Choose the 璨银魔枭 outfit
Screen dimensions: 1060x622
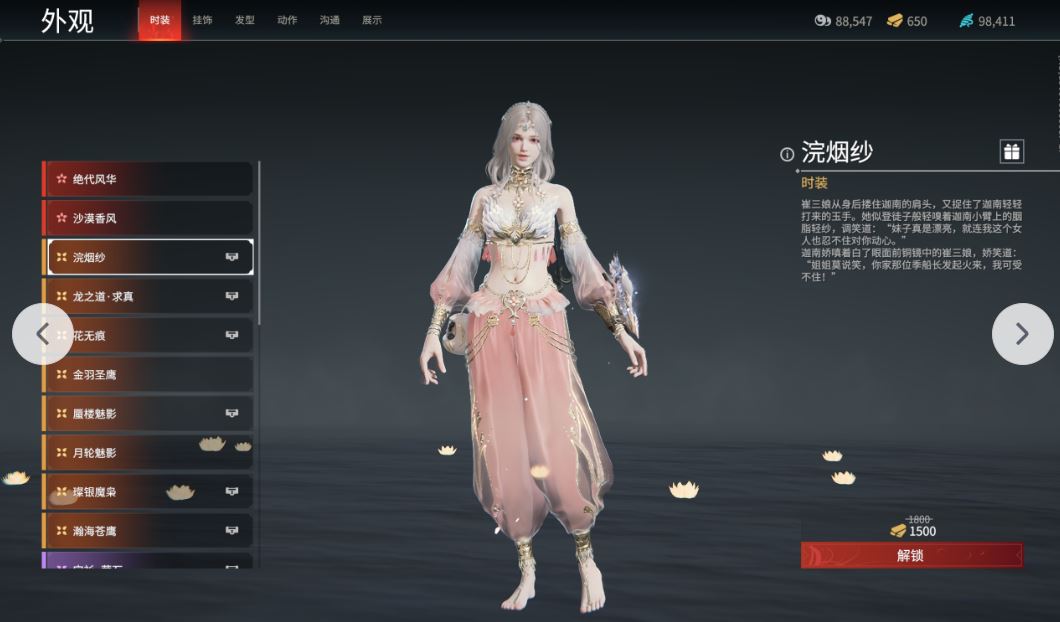click(148, 491)
